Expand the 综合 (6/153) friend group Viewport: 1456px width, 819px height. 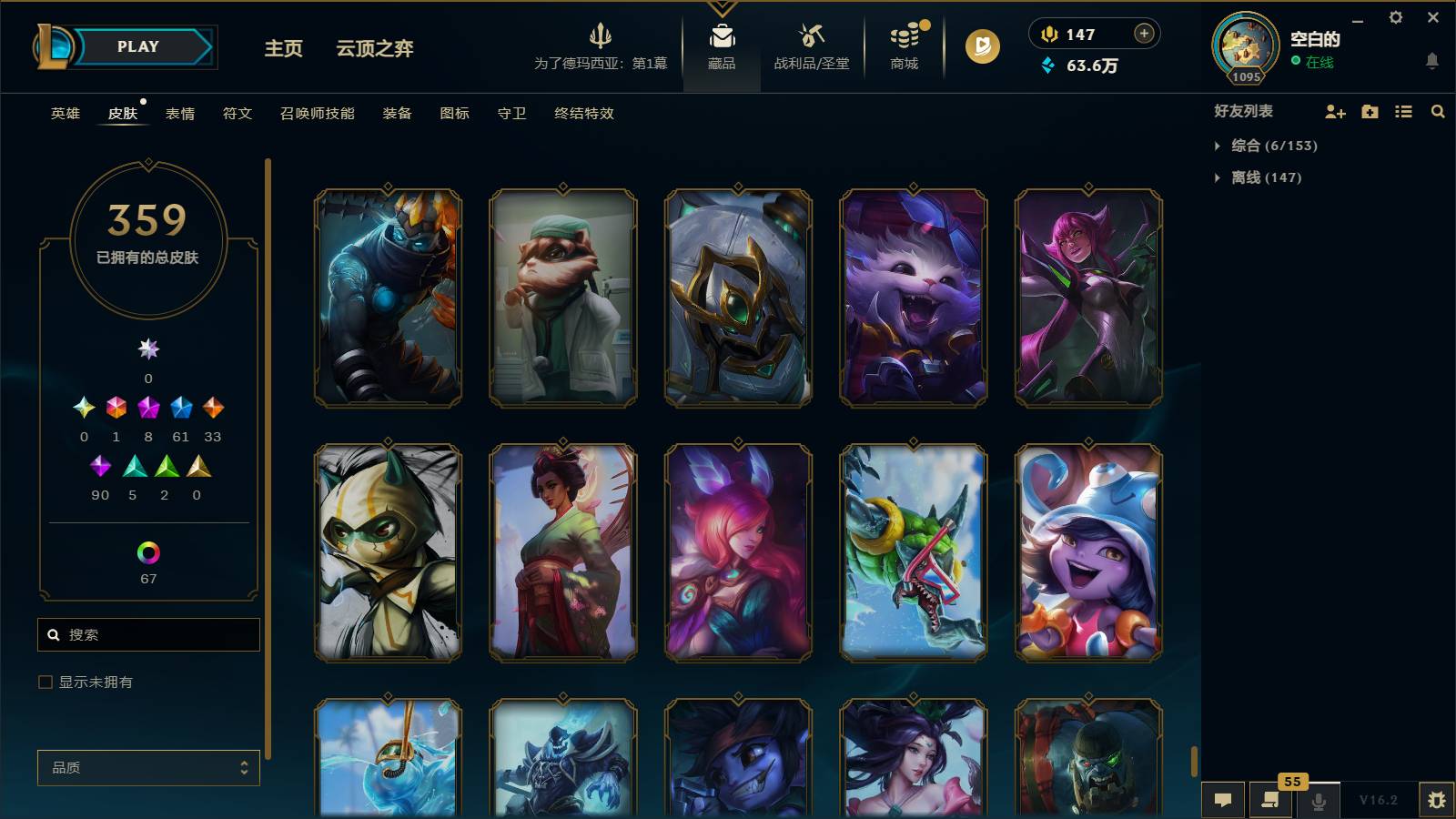(1272, 145)
